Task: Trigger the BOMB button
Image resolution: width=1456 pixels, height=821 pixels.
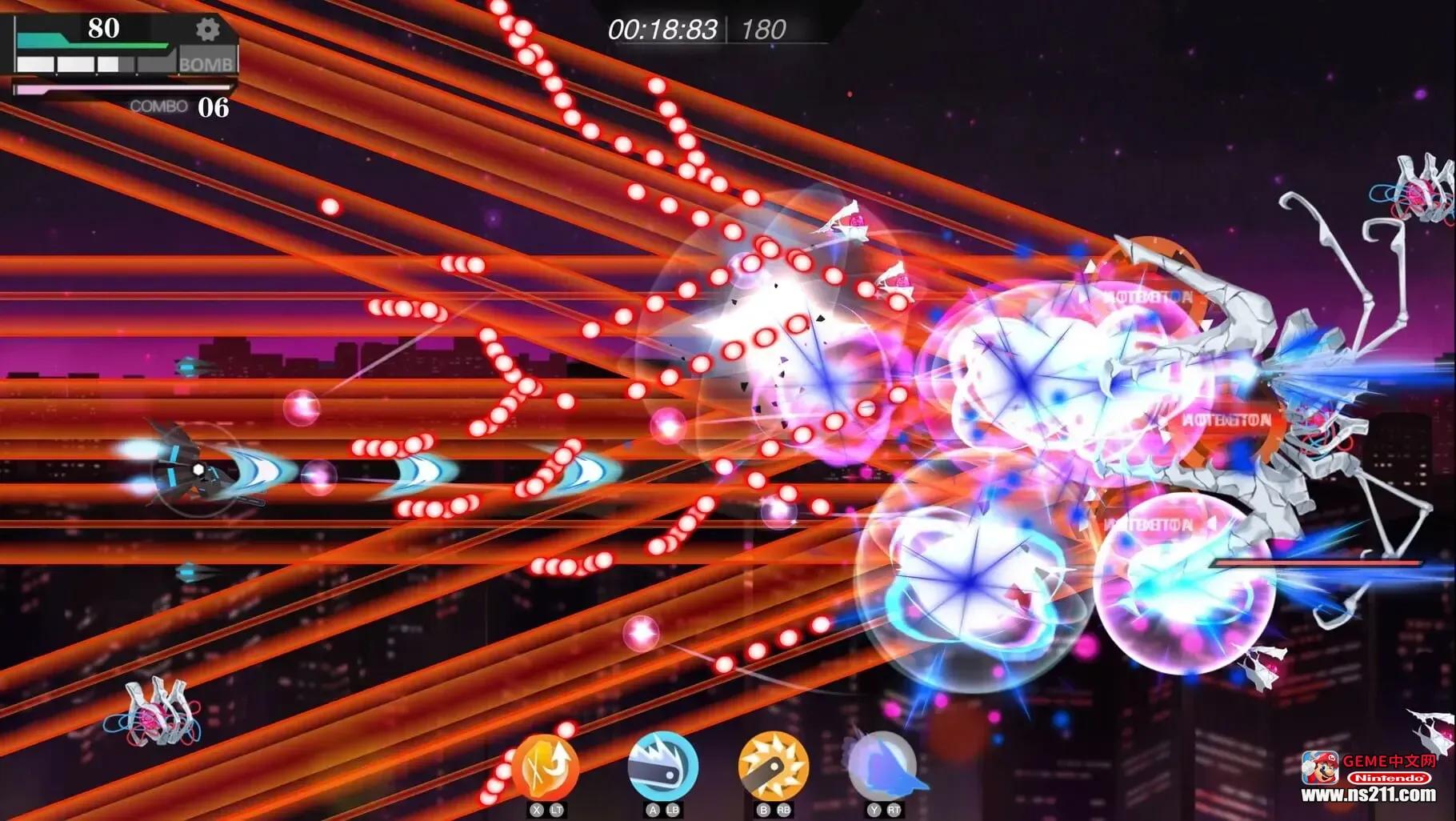Action: [x=206, y=64]
